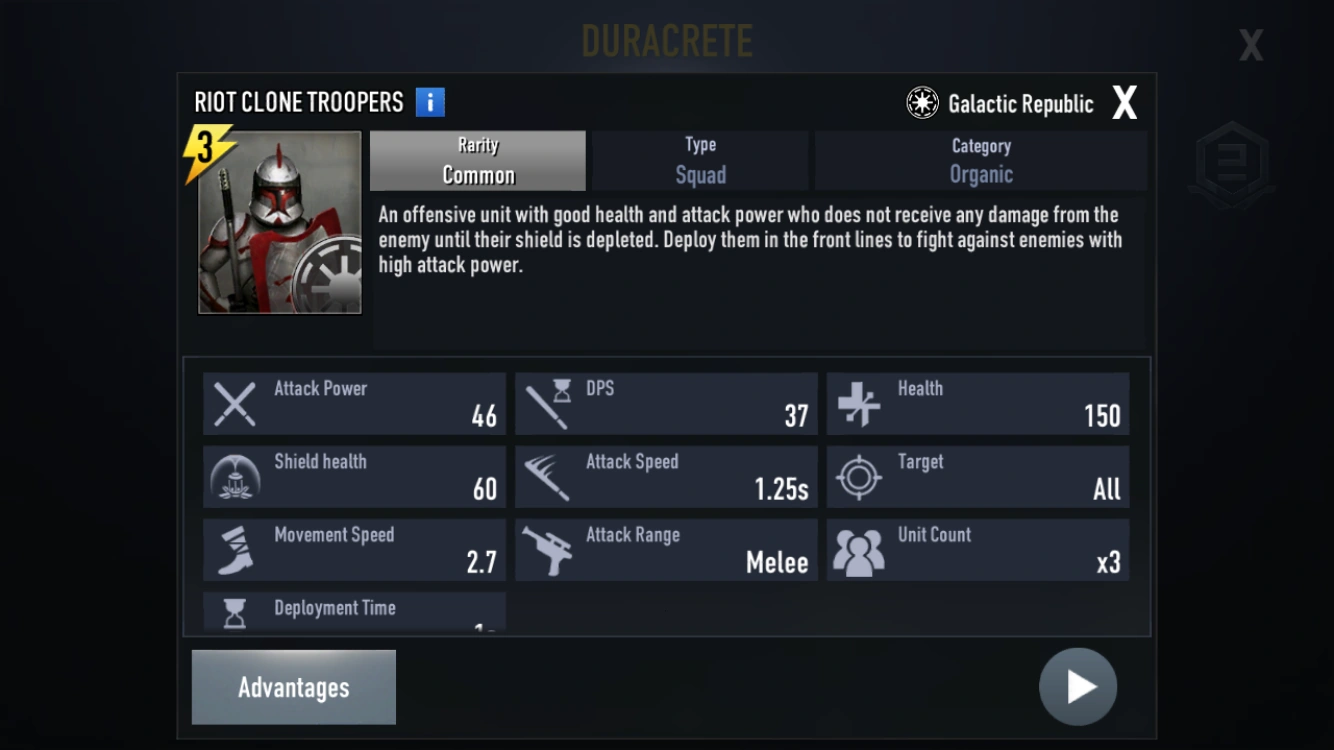Switch to the Type Squad tab

(x=700, y=160)
